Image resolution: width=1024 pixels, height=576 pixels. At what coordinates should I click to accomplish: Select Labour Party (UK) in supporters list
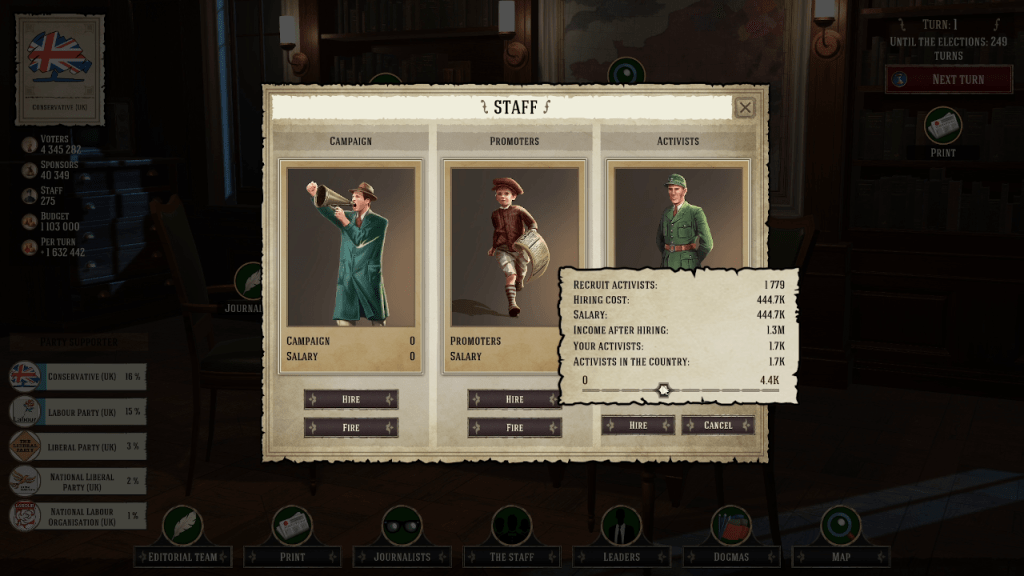[x=78, y=412]
